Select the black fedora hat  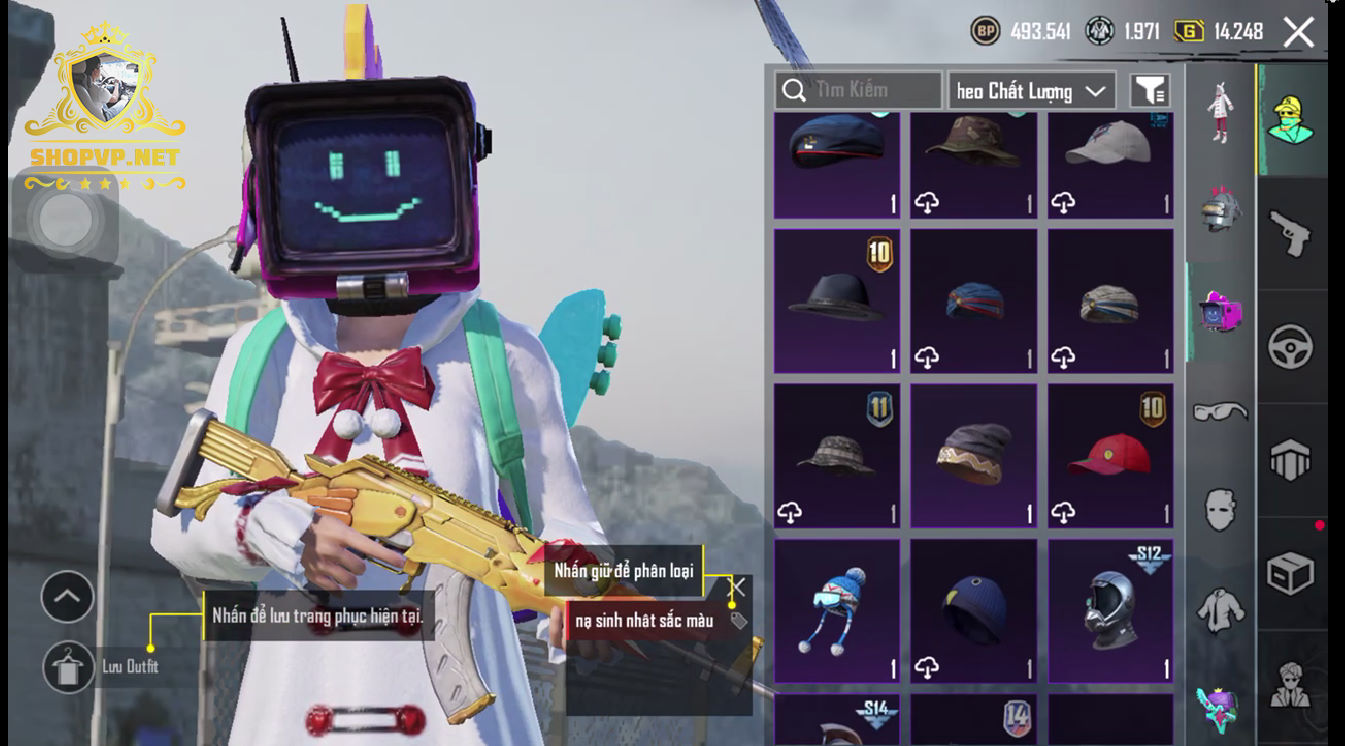click(x=836, y=300)
